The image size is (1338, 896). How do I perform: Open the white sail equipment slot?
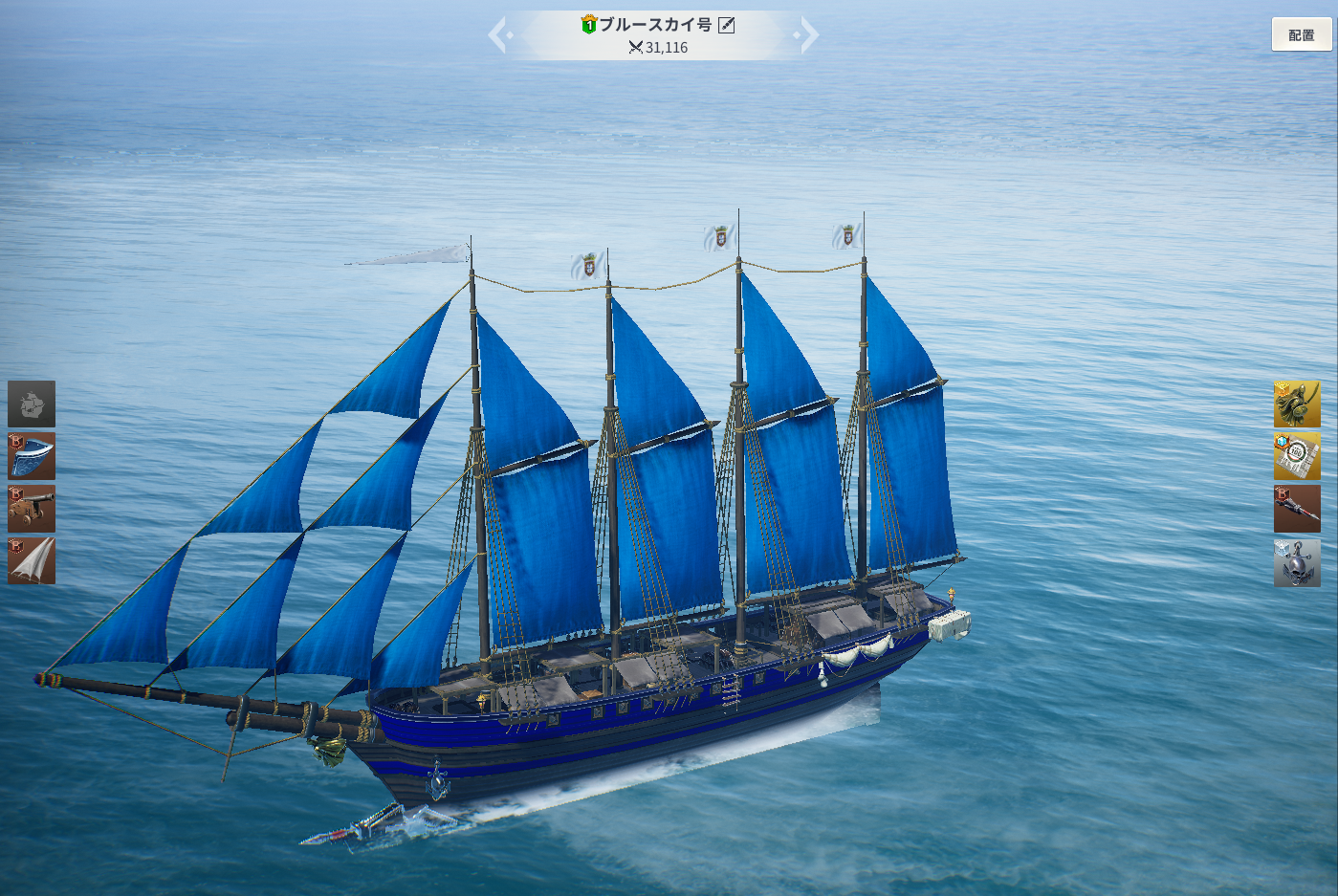(x=32, y=560)
